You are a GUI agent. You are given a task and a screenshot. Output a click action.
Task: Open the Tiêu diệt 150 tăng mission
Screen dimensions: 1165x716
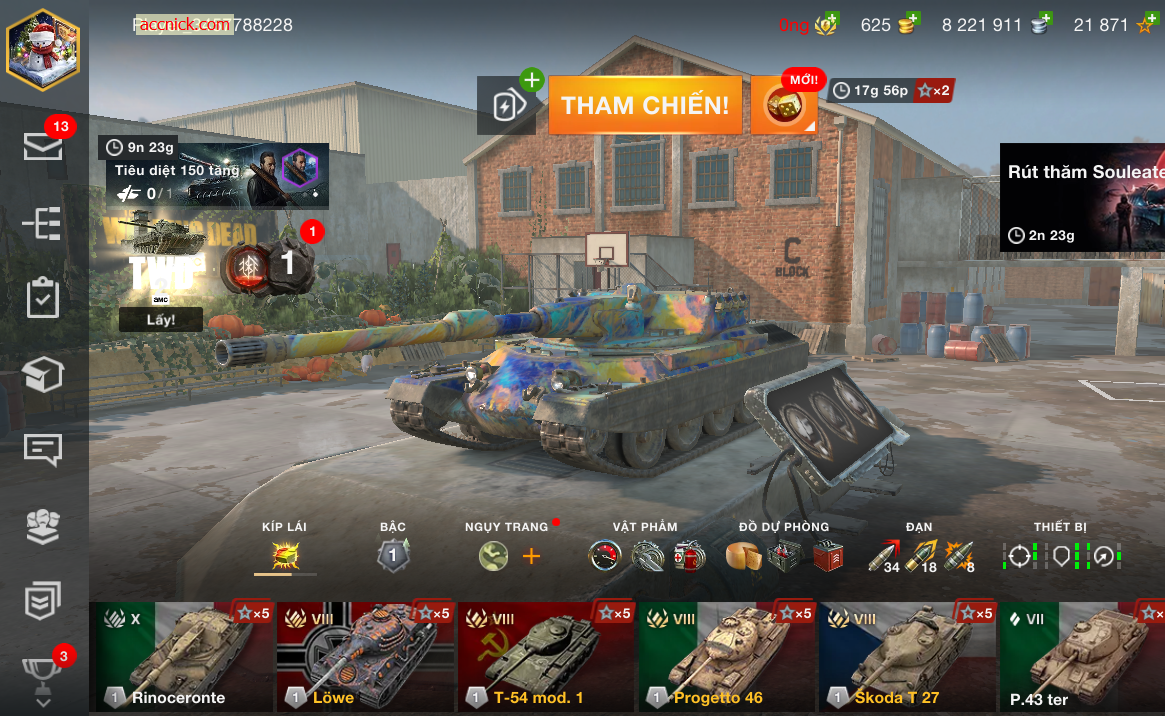[x=217, y=177]
